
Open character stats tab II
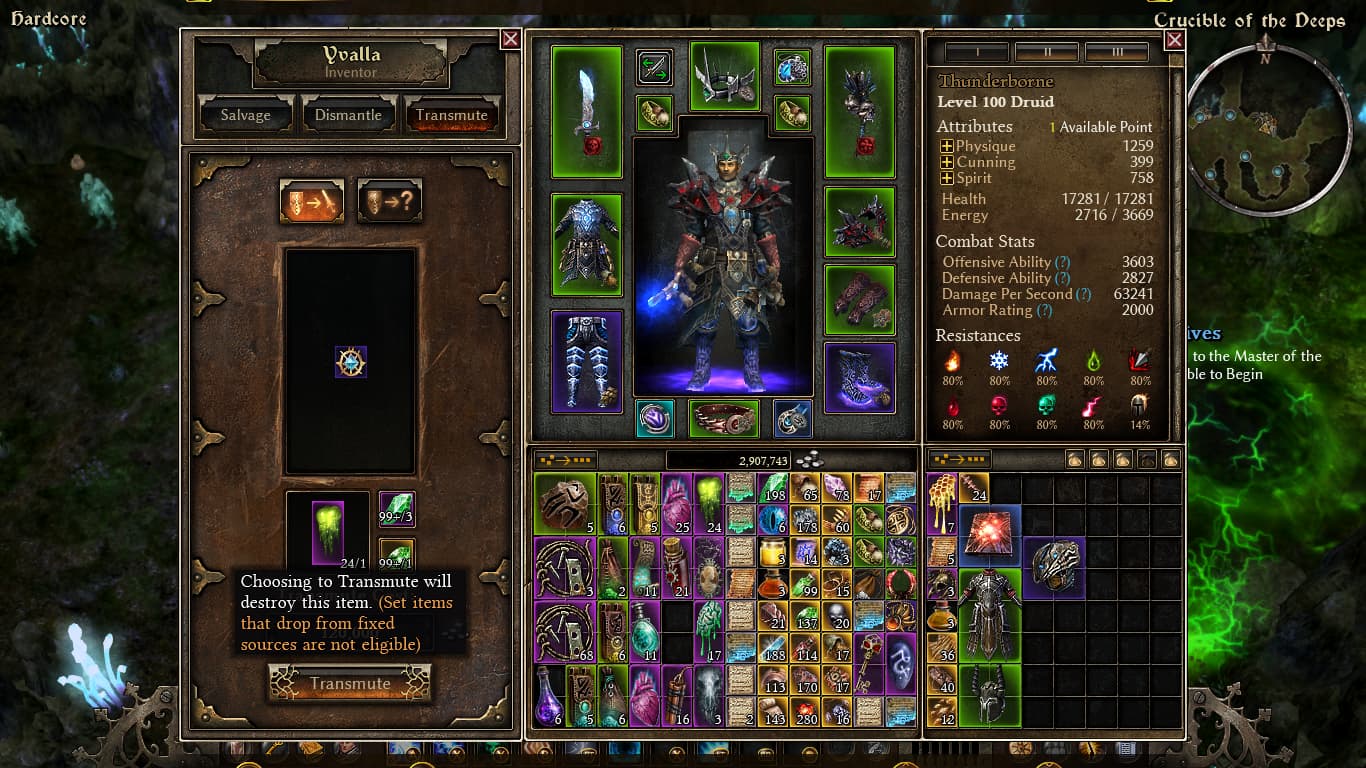click(x=1046, y=52)
